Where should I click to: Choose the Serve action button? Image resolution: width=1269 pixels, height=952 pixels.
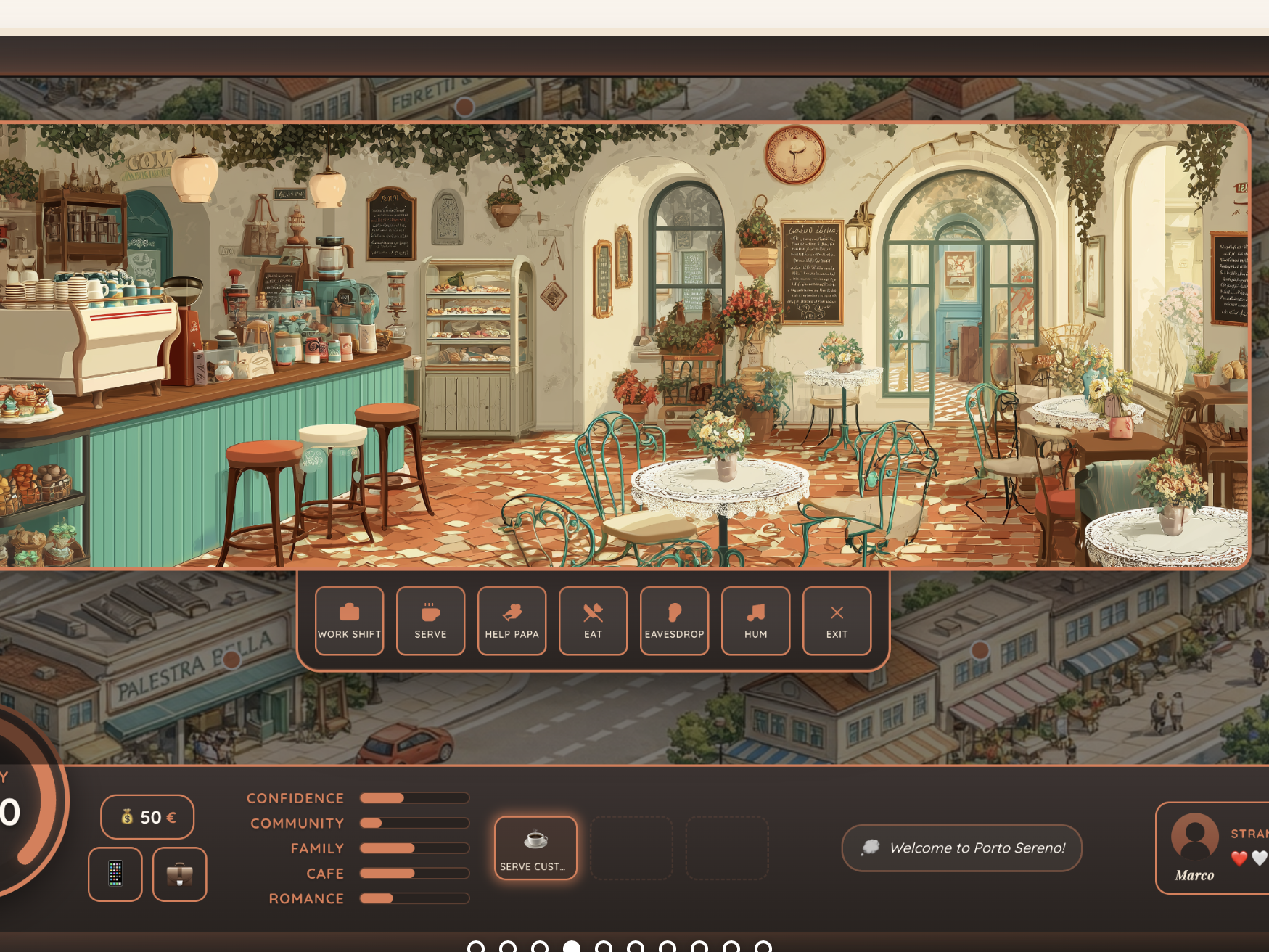pos(430,620)
